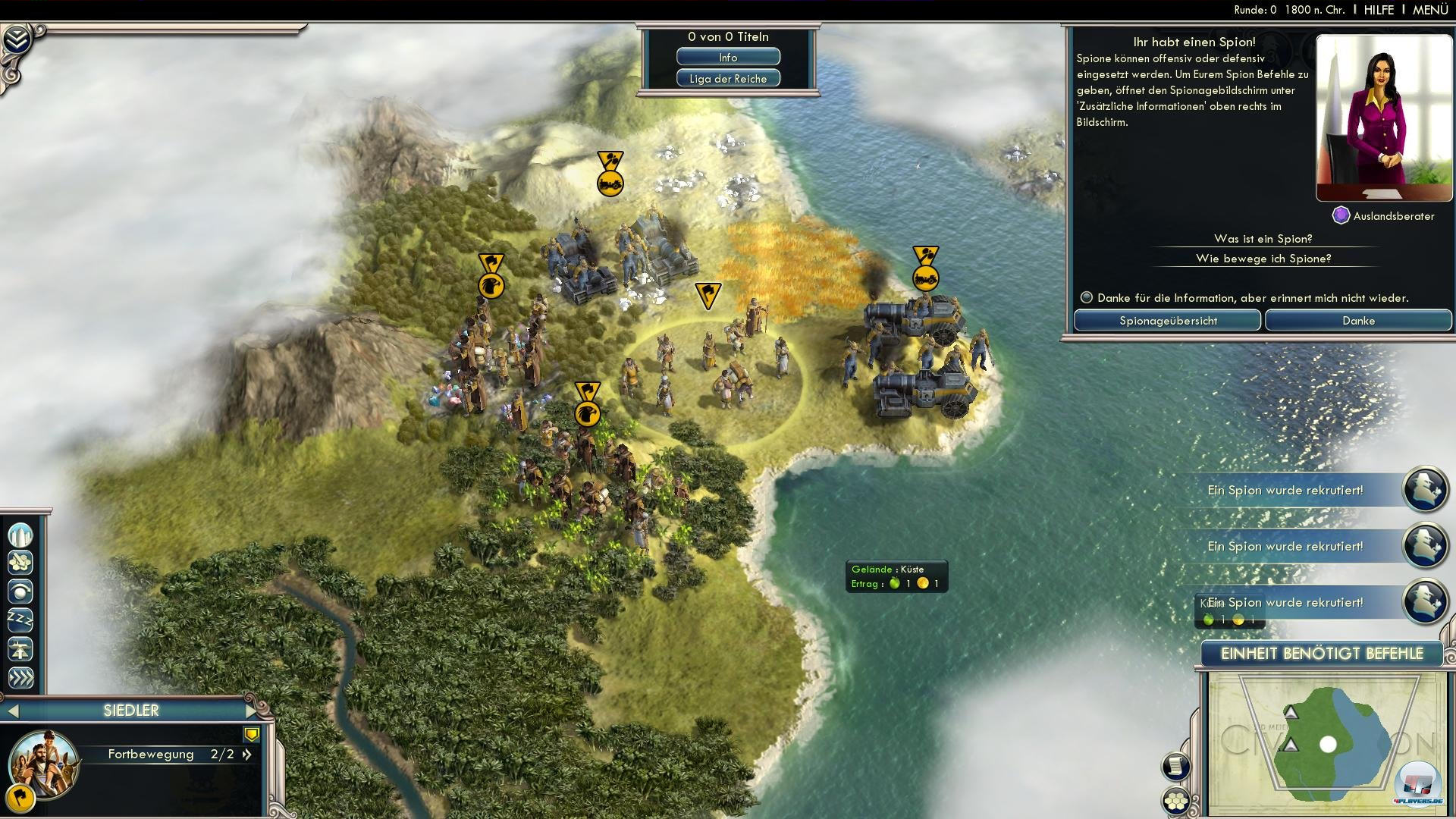Cycle to the previous unit with left arrow
The height and width of the screenshot is (819, 1456).
13,711
